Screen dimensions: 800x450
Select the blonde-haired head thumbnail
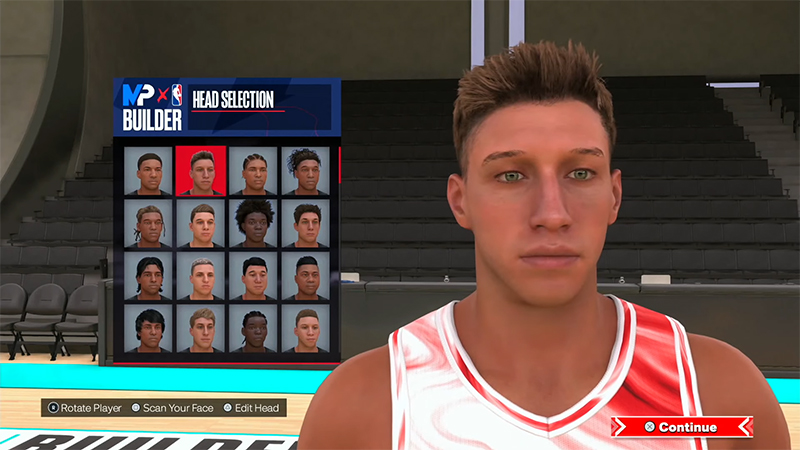click(x=201, y=328)
